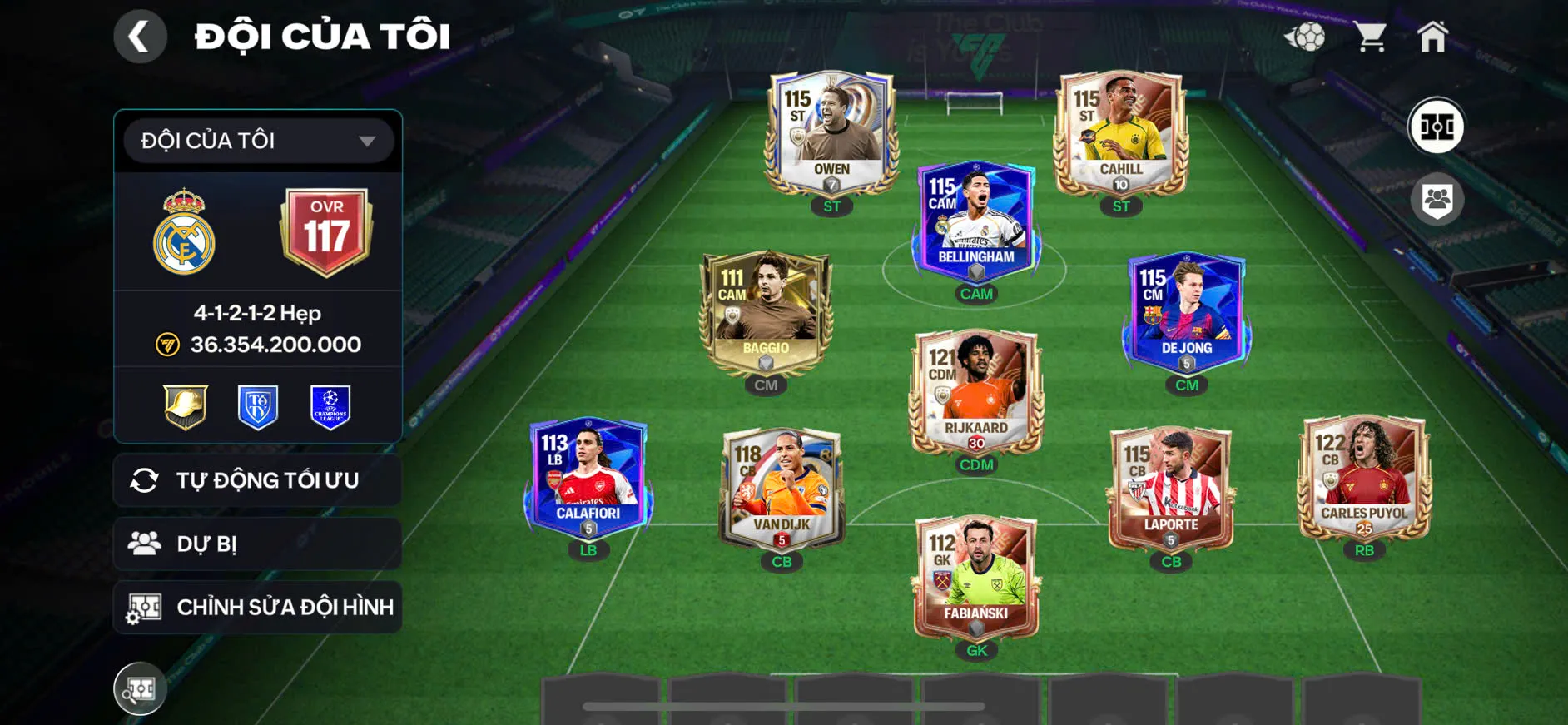Select Cahill striker card
Viewport: 1568px width, 725px height.
(x=1120, y=133)
